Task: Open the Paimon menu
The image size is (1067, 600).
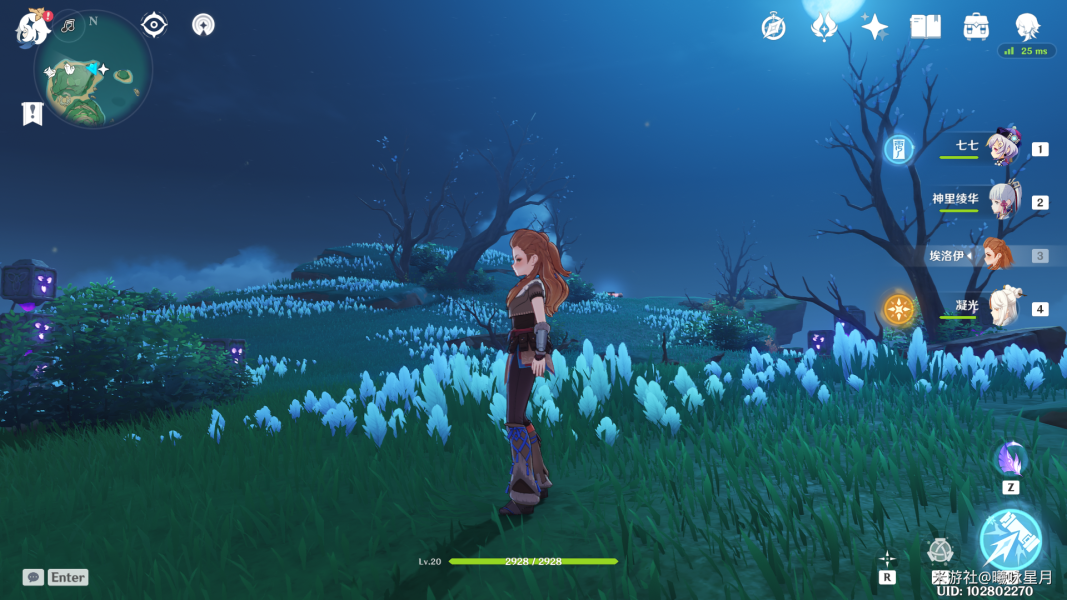Action: pos(34,27)
